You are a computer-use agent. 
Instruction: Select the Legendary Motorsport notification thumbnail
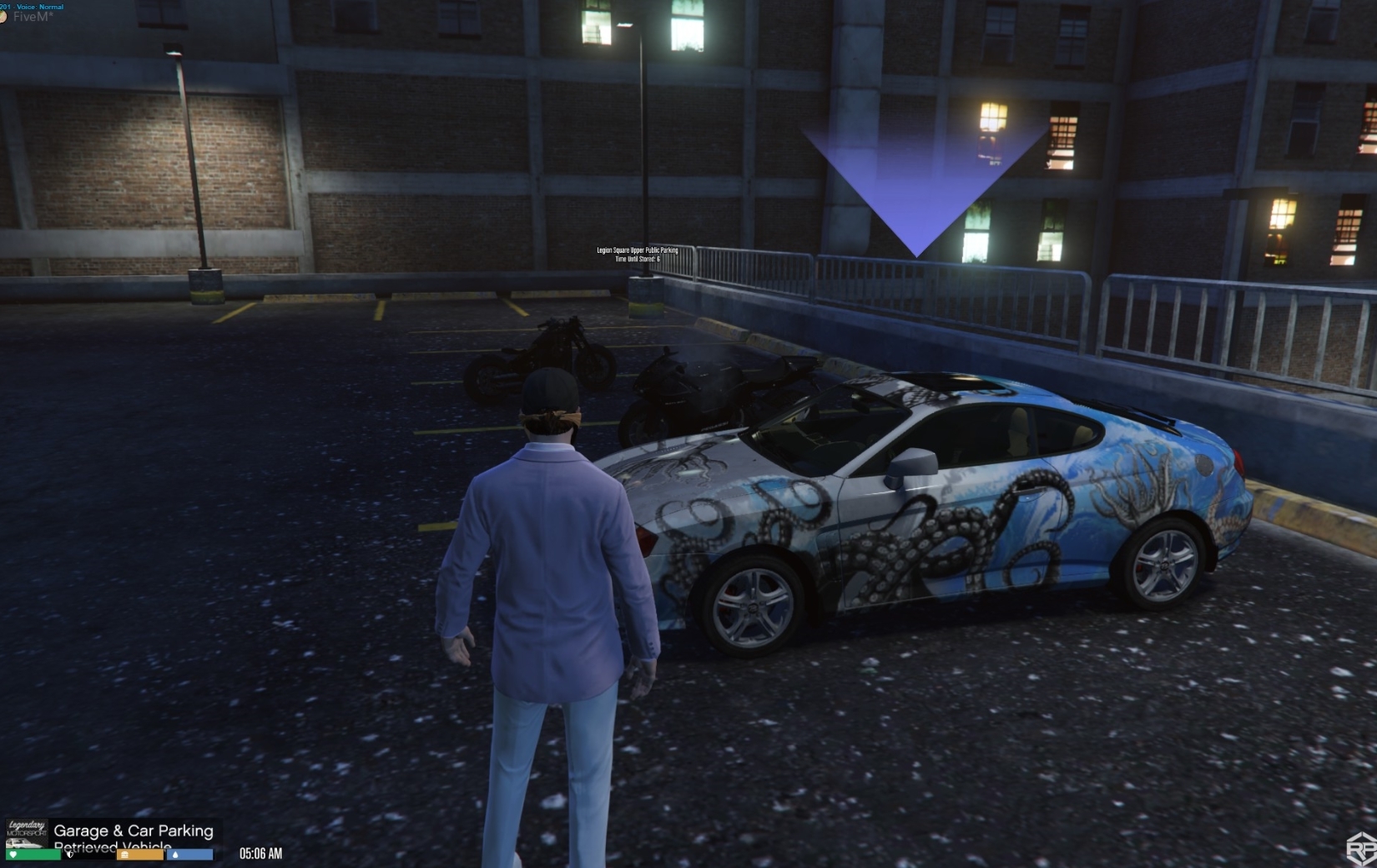point(27,832)
